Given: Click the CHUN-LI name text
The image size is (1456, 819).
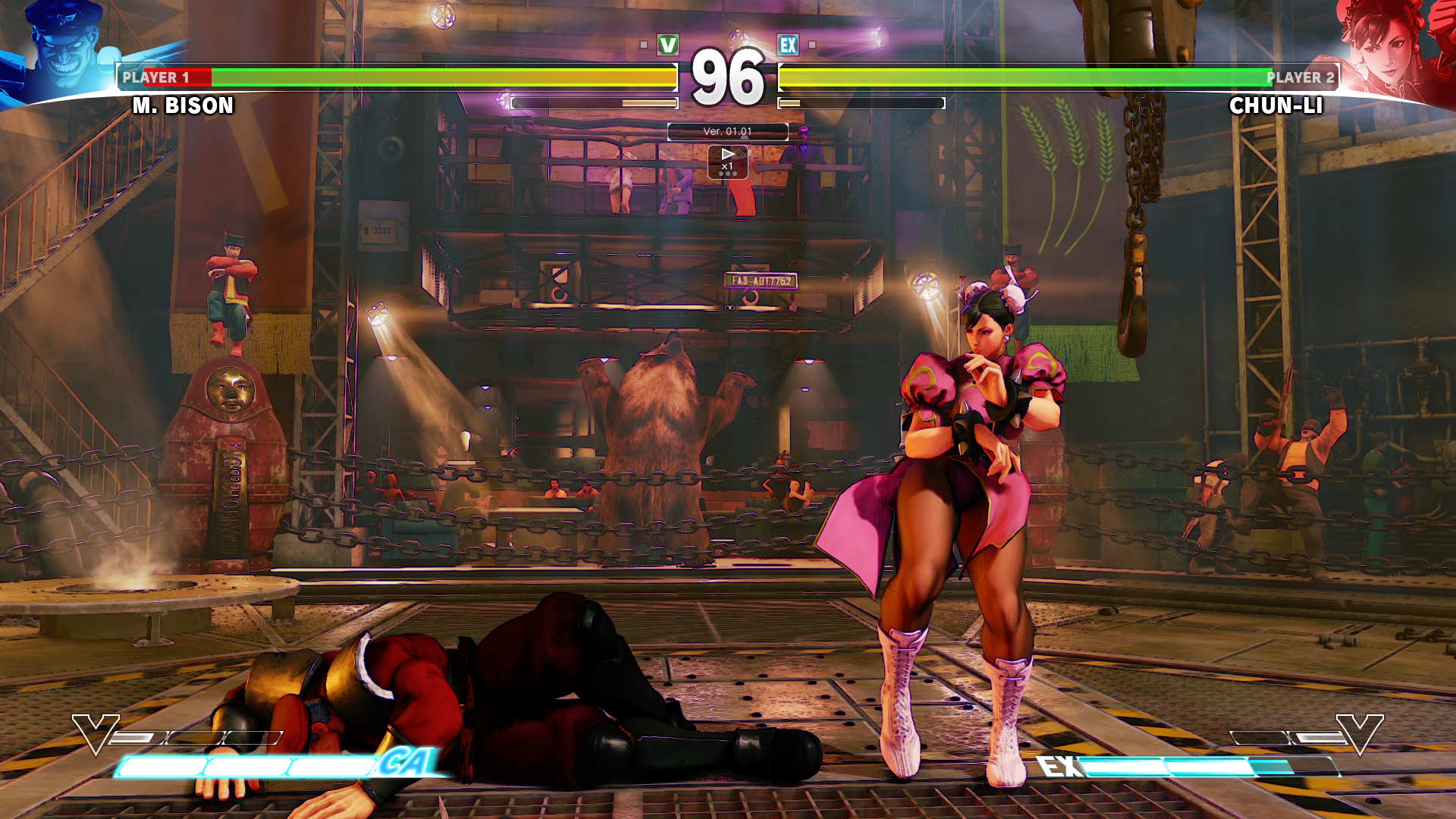Looking at the screenshot, I should coord(1278,105).
